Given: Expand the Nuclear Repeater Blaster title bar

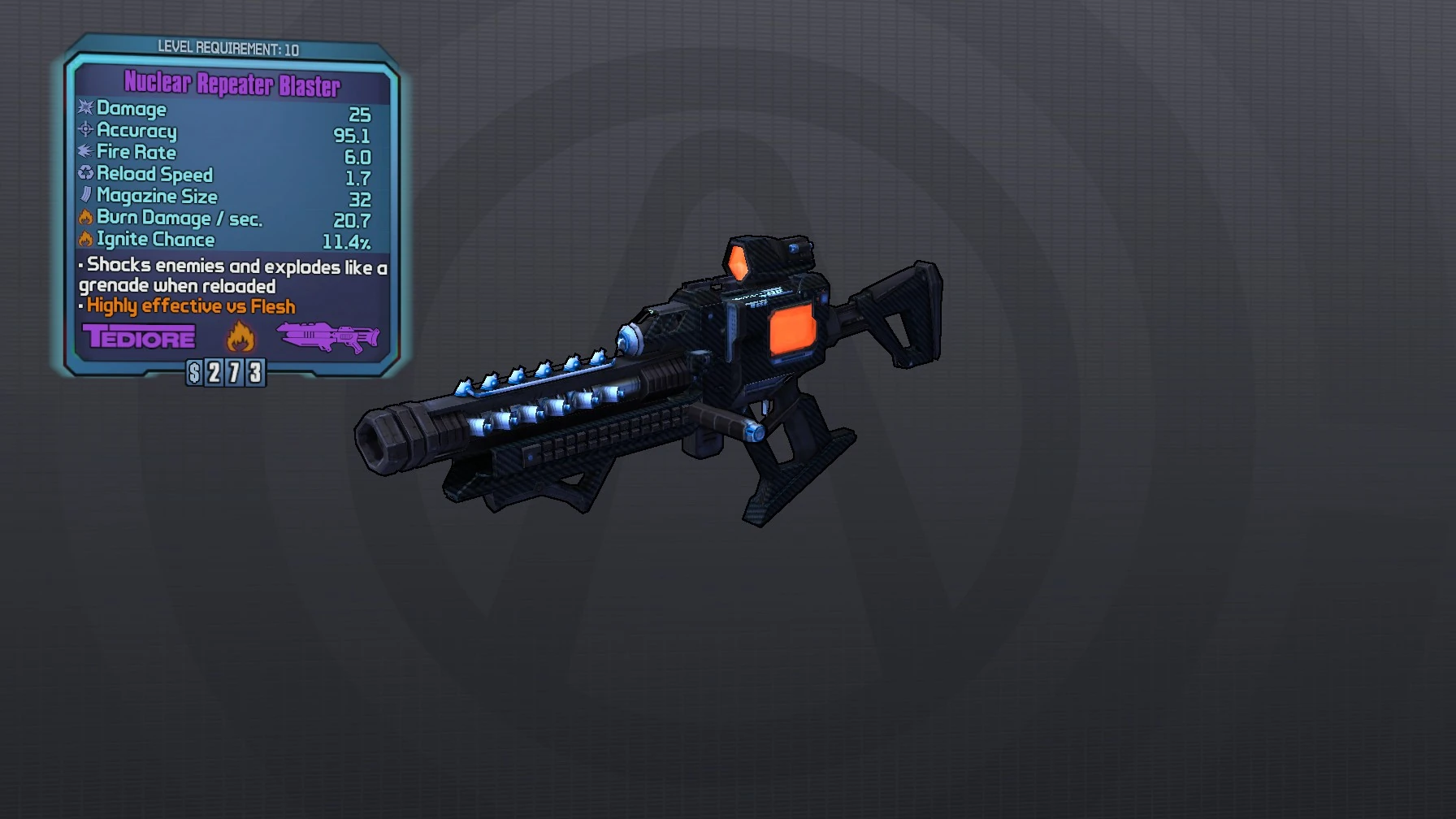Looking at the screenshot, I should [x=232, y=84].
